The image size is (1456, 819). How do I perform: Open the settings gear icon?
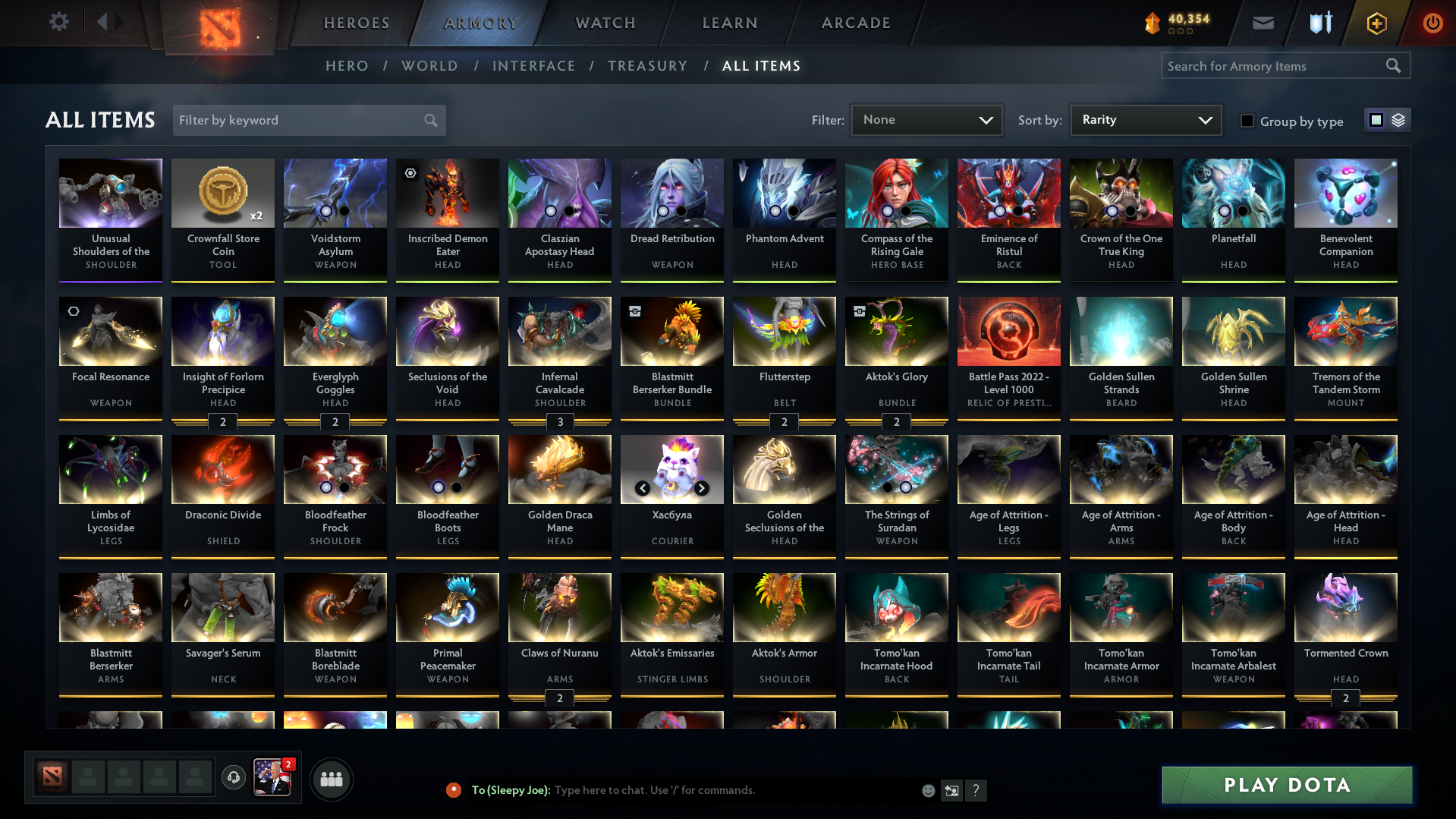pyautogui.click(x=58, y=22)
